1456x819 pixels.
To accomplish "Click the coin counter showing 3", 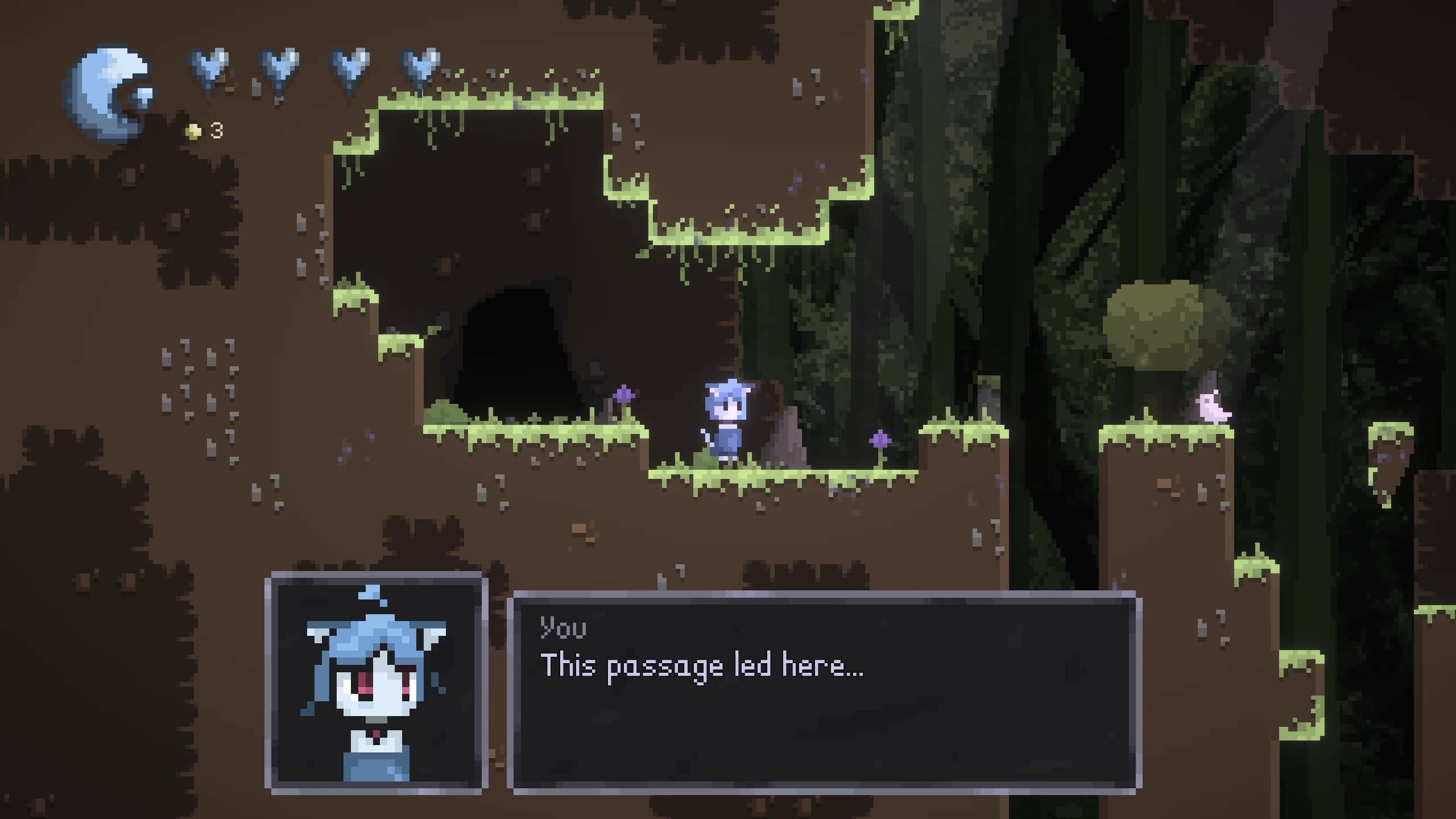I will (215, 129).
